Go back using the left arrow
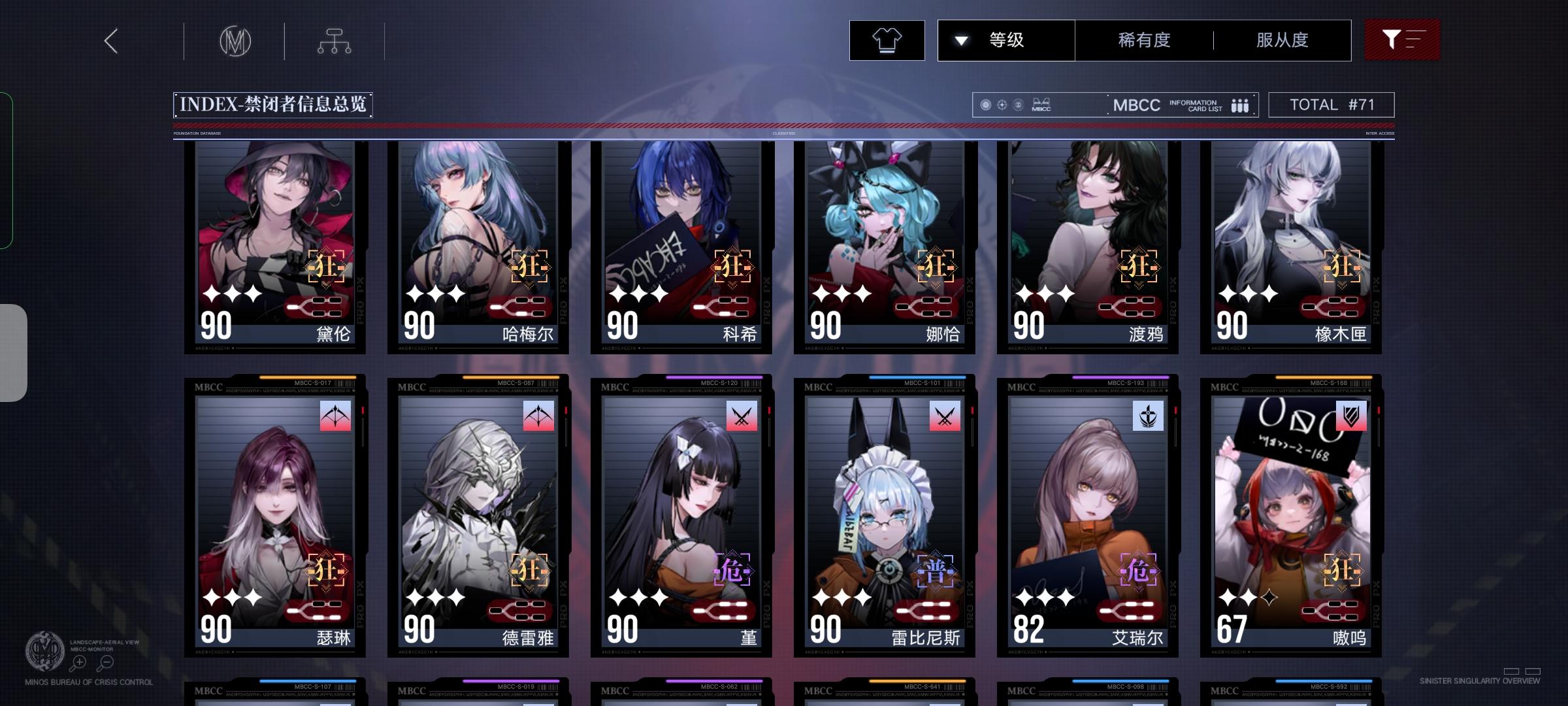The image size is (1568, 706). pos(110,41)
